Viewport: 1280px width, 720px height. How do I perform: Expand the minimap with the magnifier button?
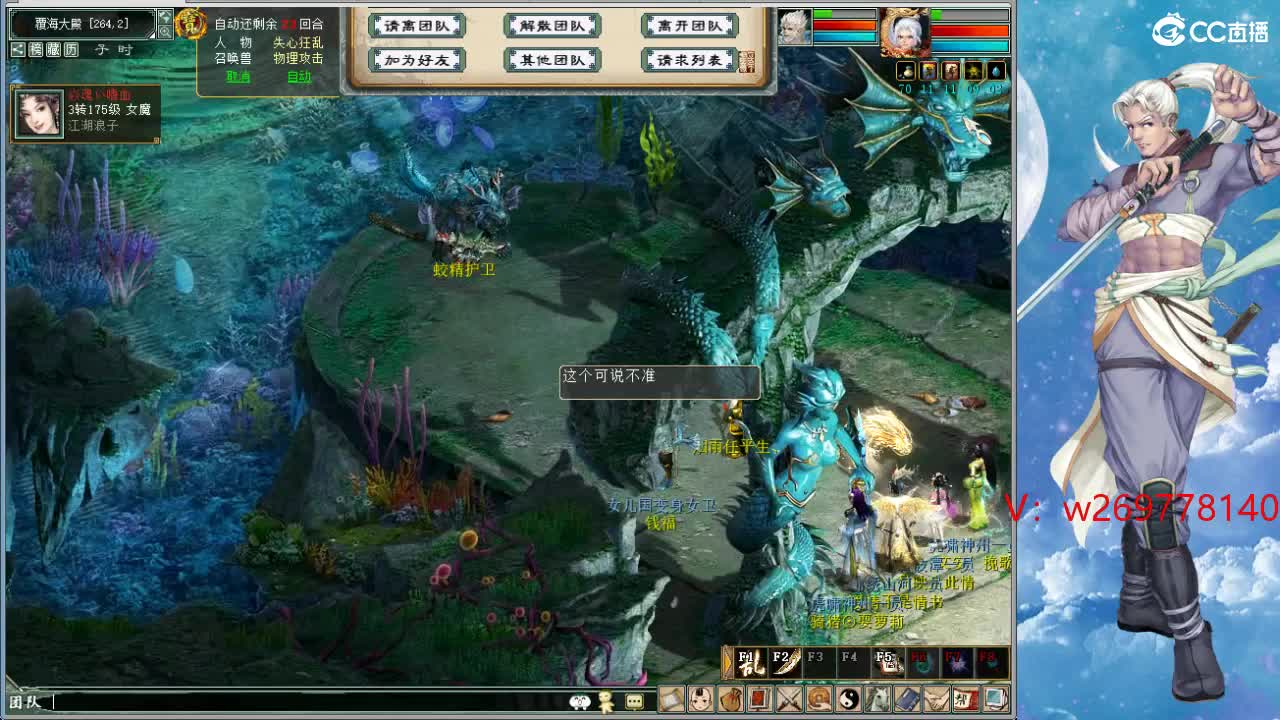(x=164, y=32)
